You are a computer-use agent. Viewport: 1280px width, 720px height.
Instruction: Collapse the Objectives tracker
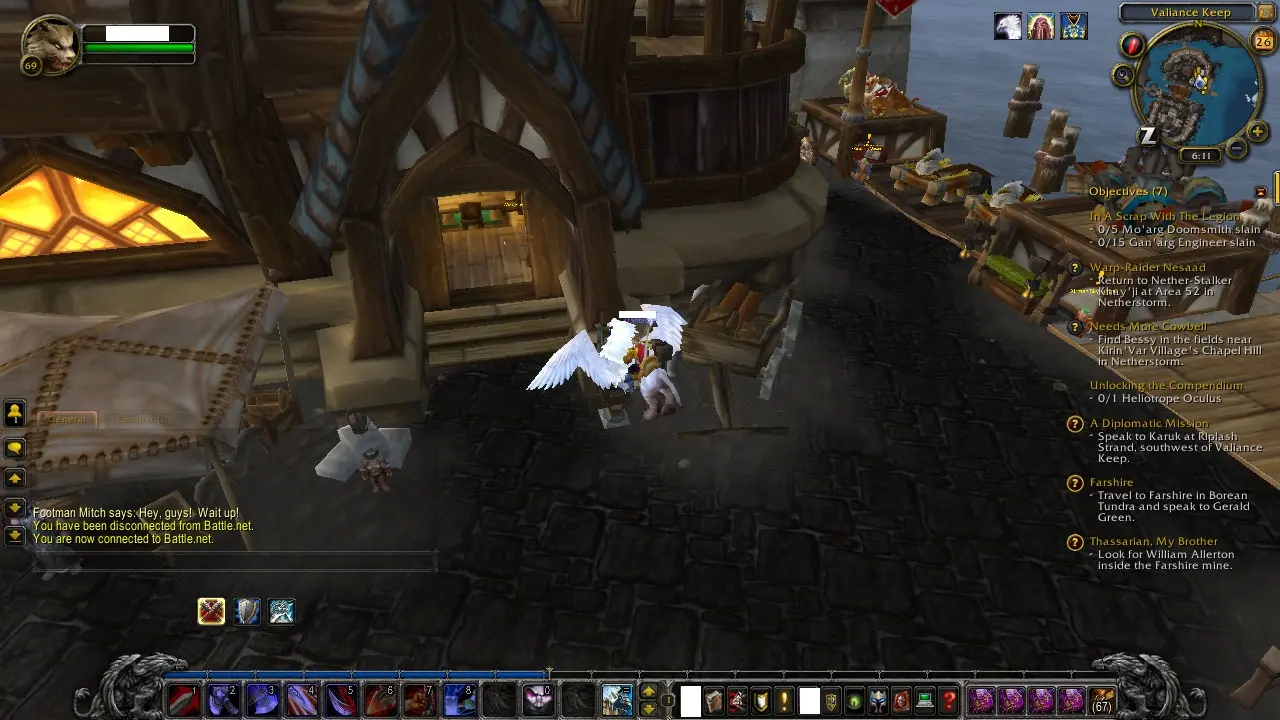tap(1260, 191)
